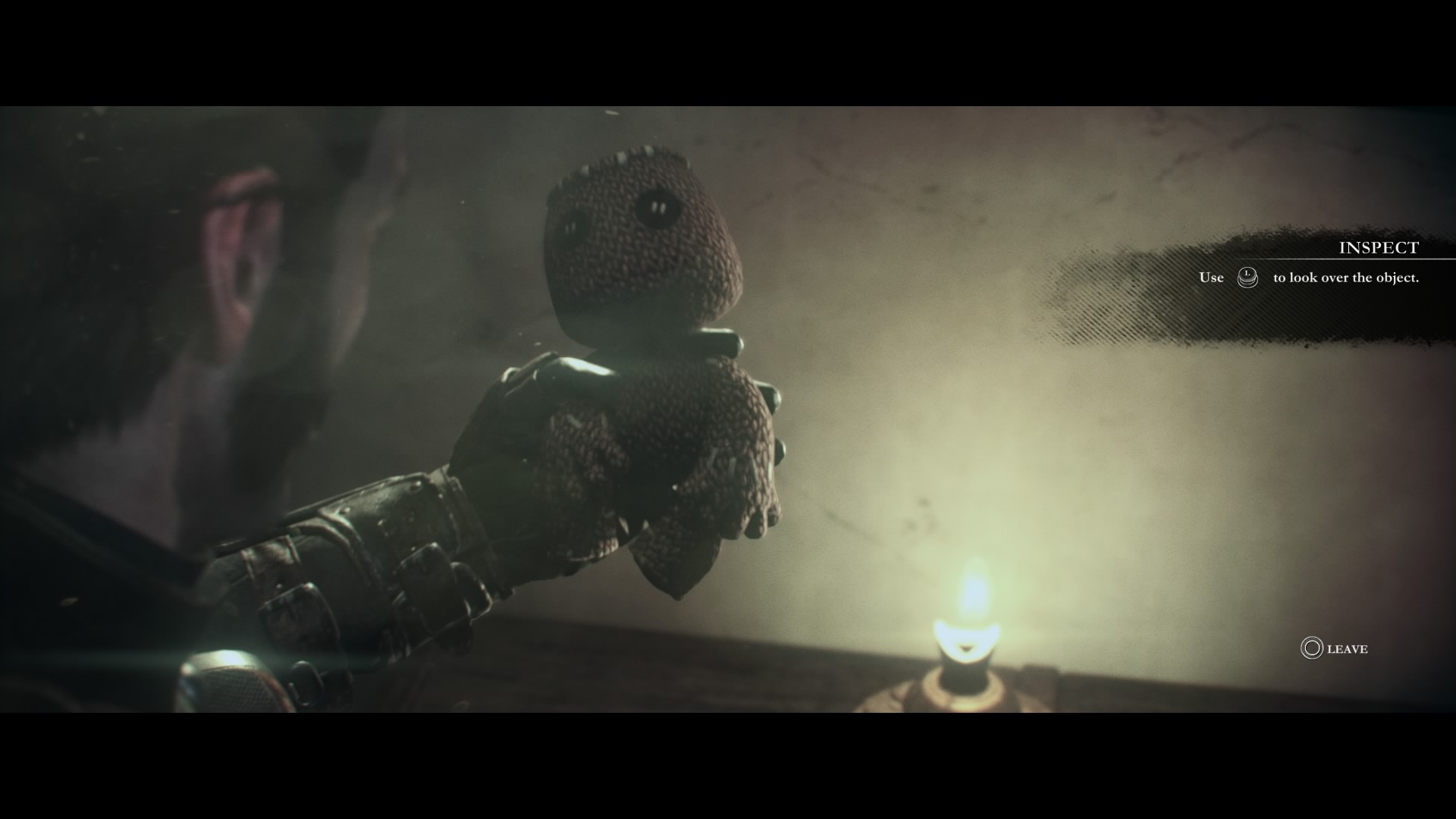Click the hint text about looking over the object
This screenshot has height=819, width=1456.
point(1348,278)
